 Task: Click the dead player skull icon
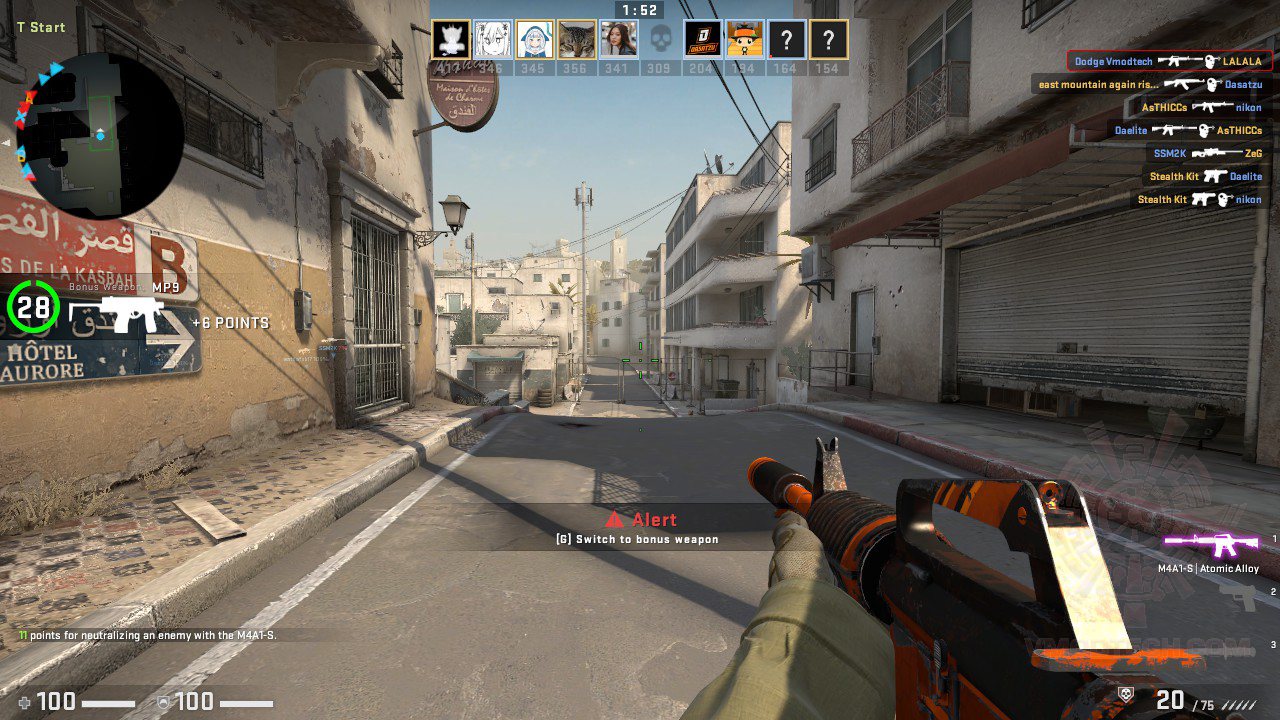(x=660, y=40)
